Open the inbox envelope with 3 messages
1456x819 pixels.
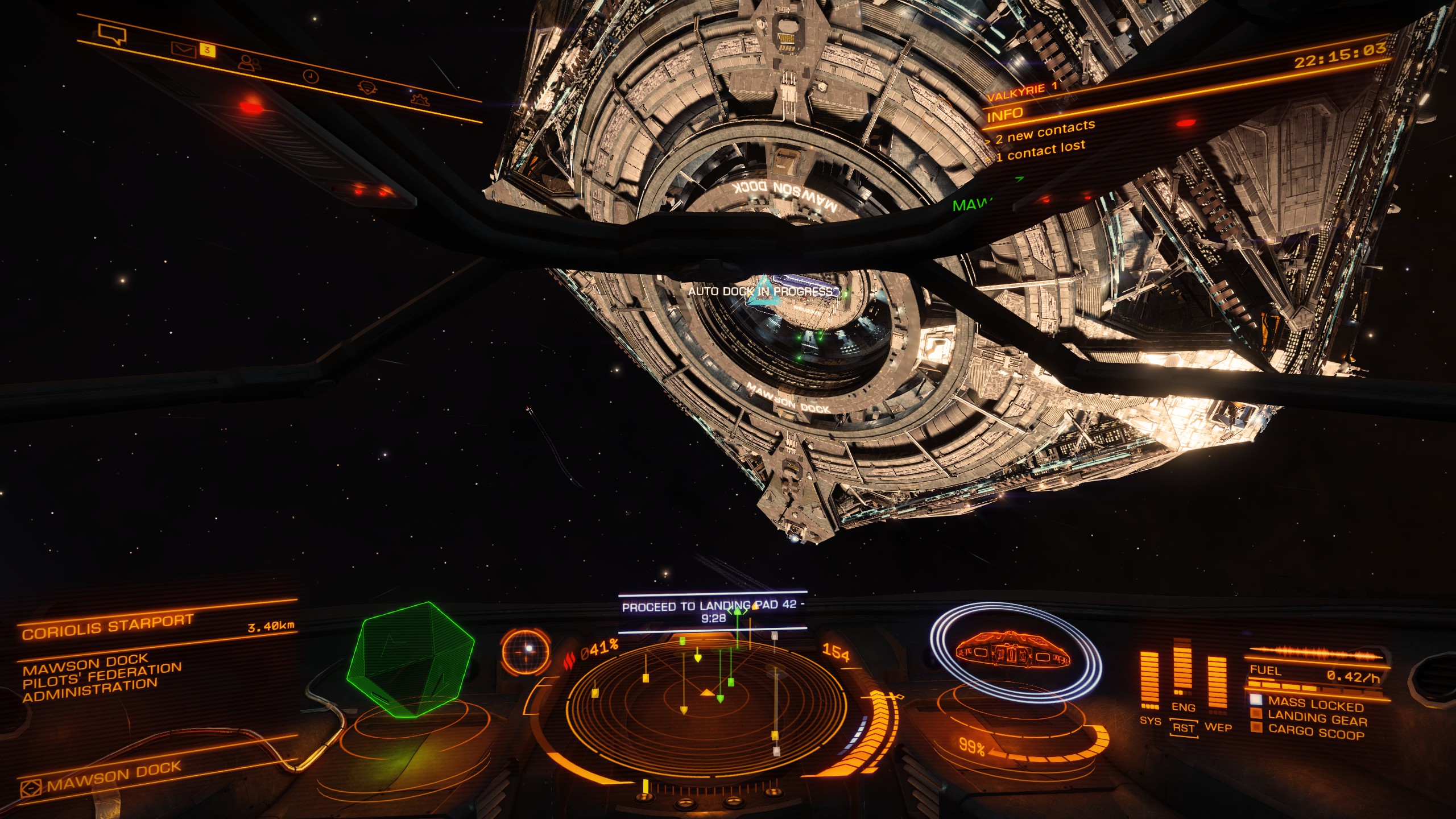[184, 51]
